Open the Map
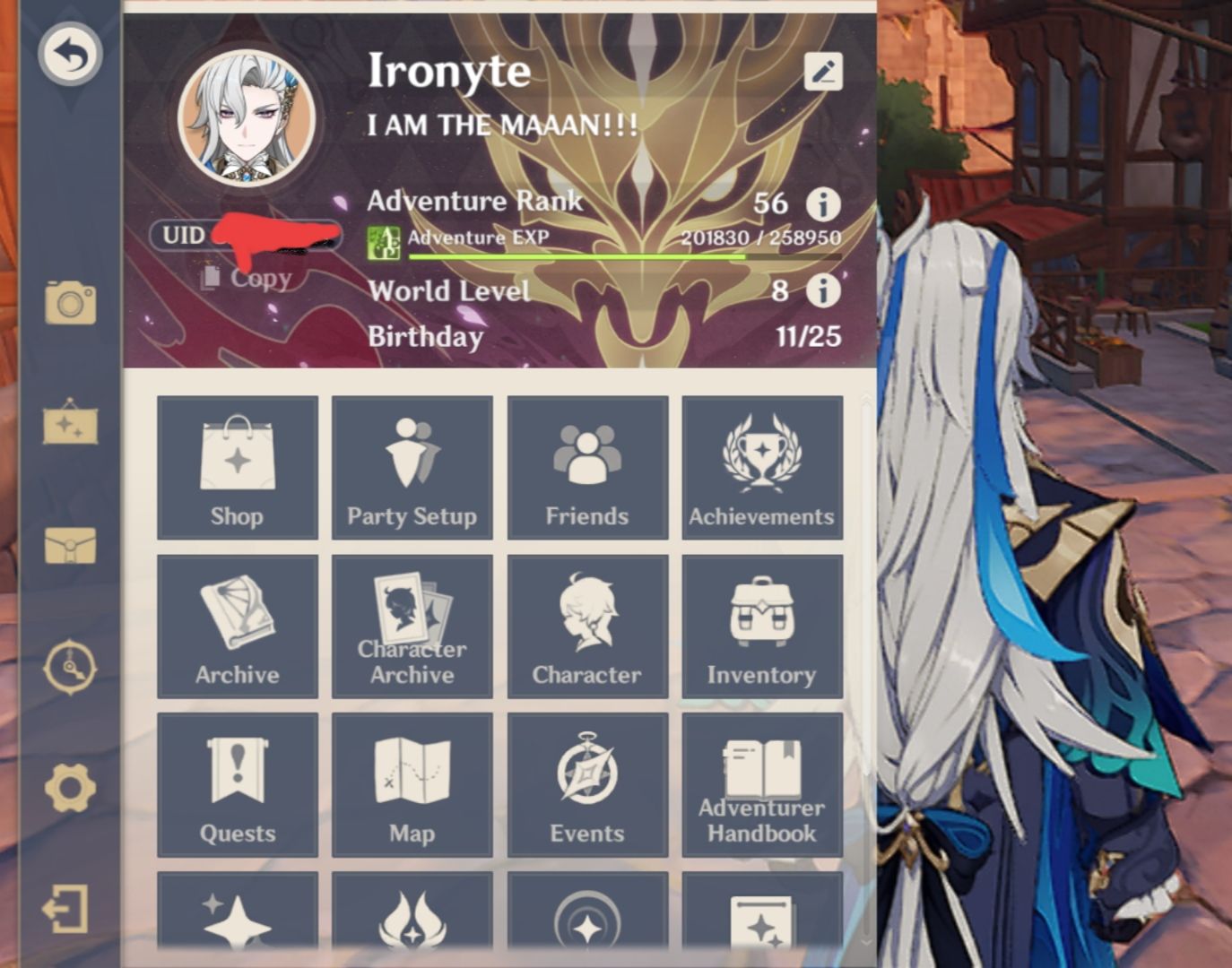1232x968 pixels. coord(412,784)
